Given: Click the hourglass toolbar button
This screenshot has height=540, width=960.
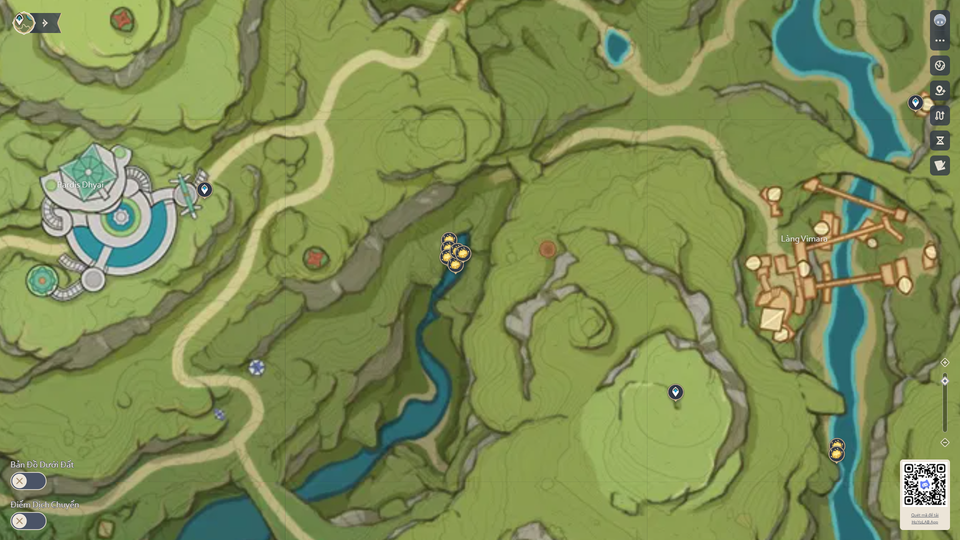Looking at the screenshot, I should (x=940, y=141).
